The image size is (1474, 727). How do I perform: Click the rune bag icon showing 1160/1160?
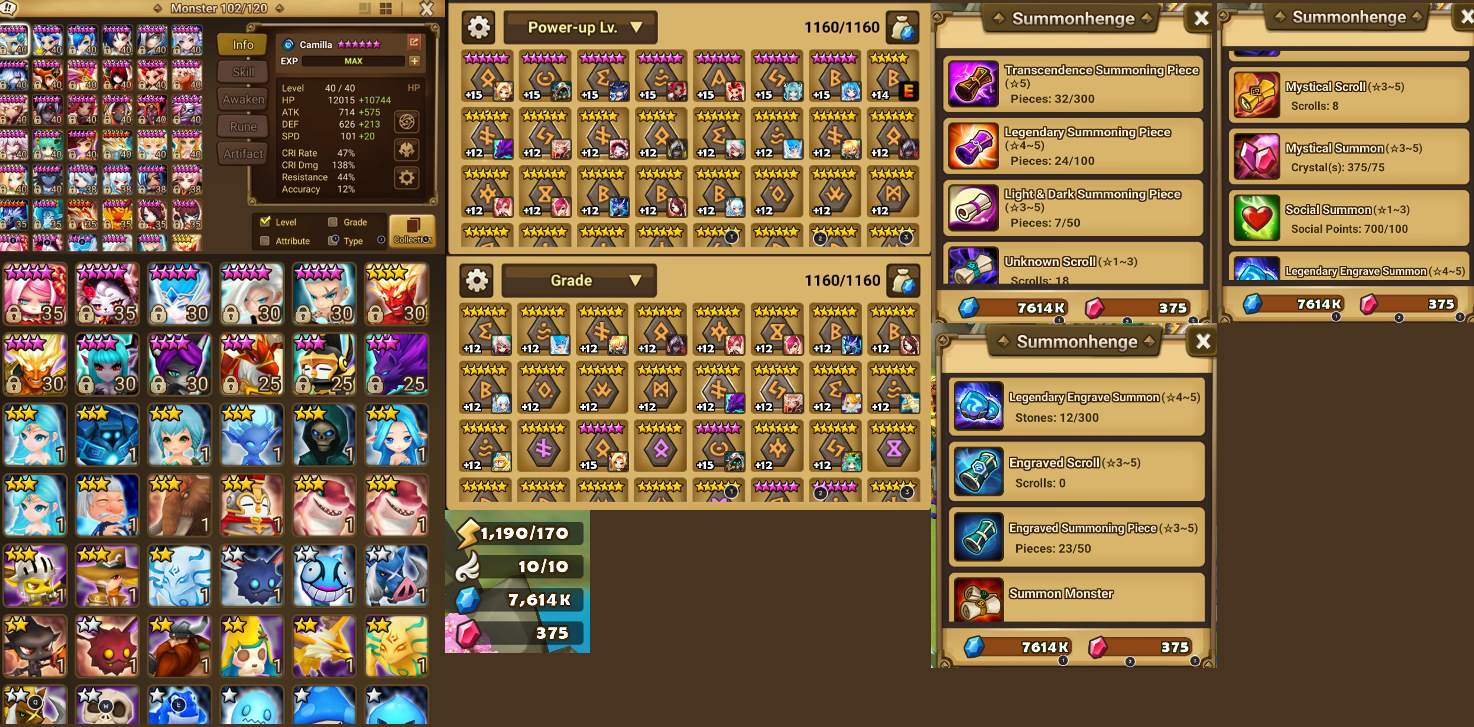[x=903, y=27]
